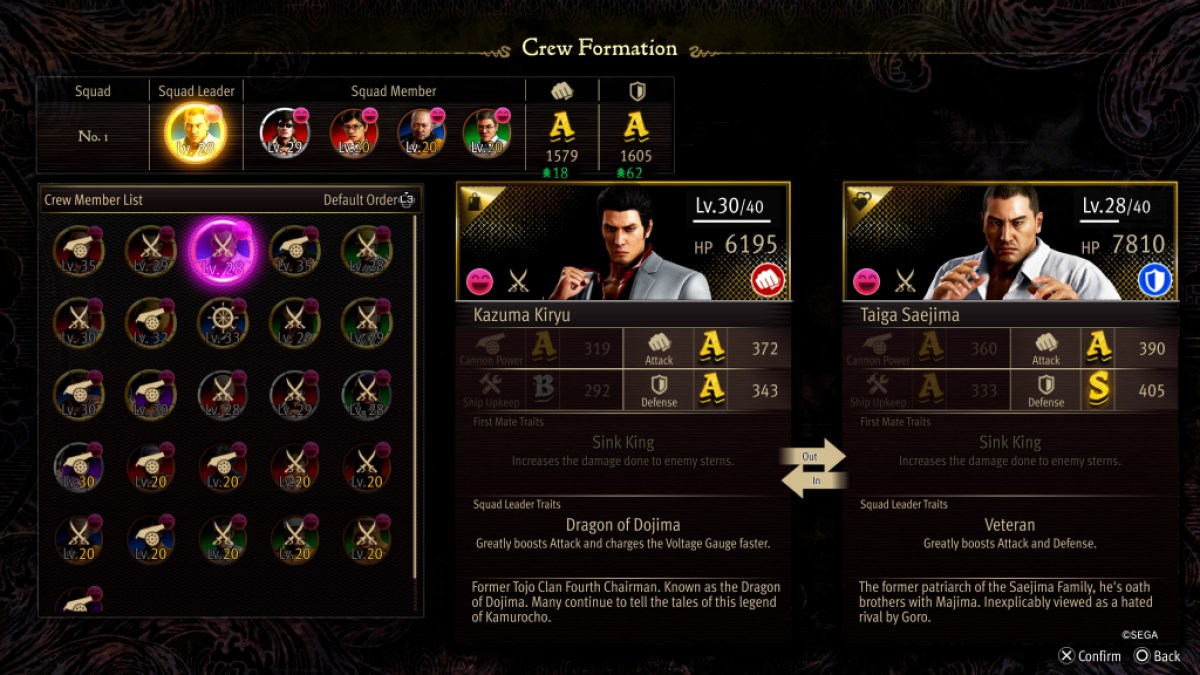Select the Taiga Saejima character card

[1010, 242]
